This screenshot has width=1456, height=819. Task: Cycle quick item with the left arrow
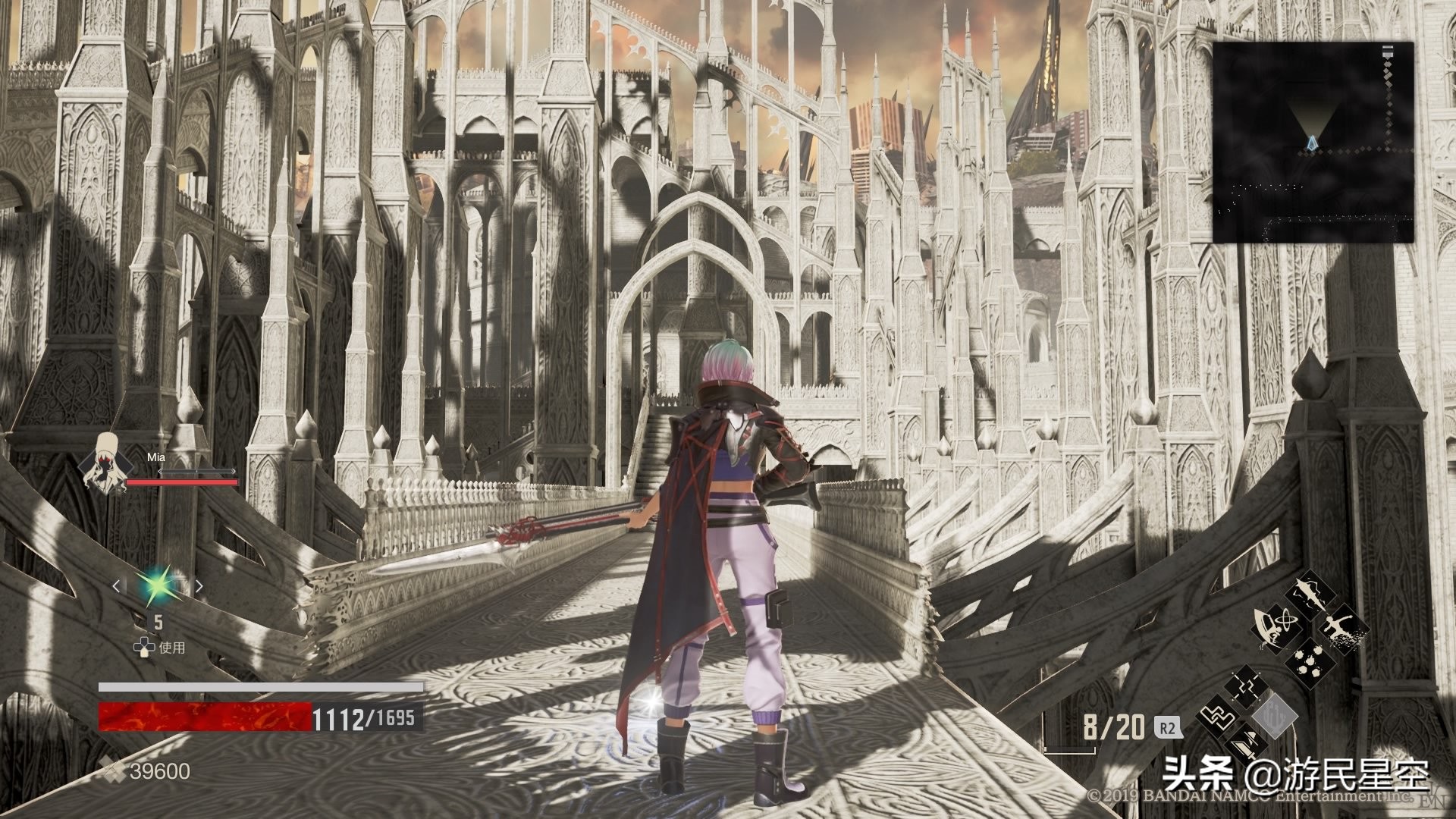click(x=117, y=585)
